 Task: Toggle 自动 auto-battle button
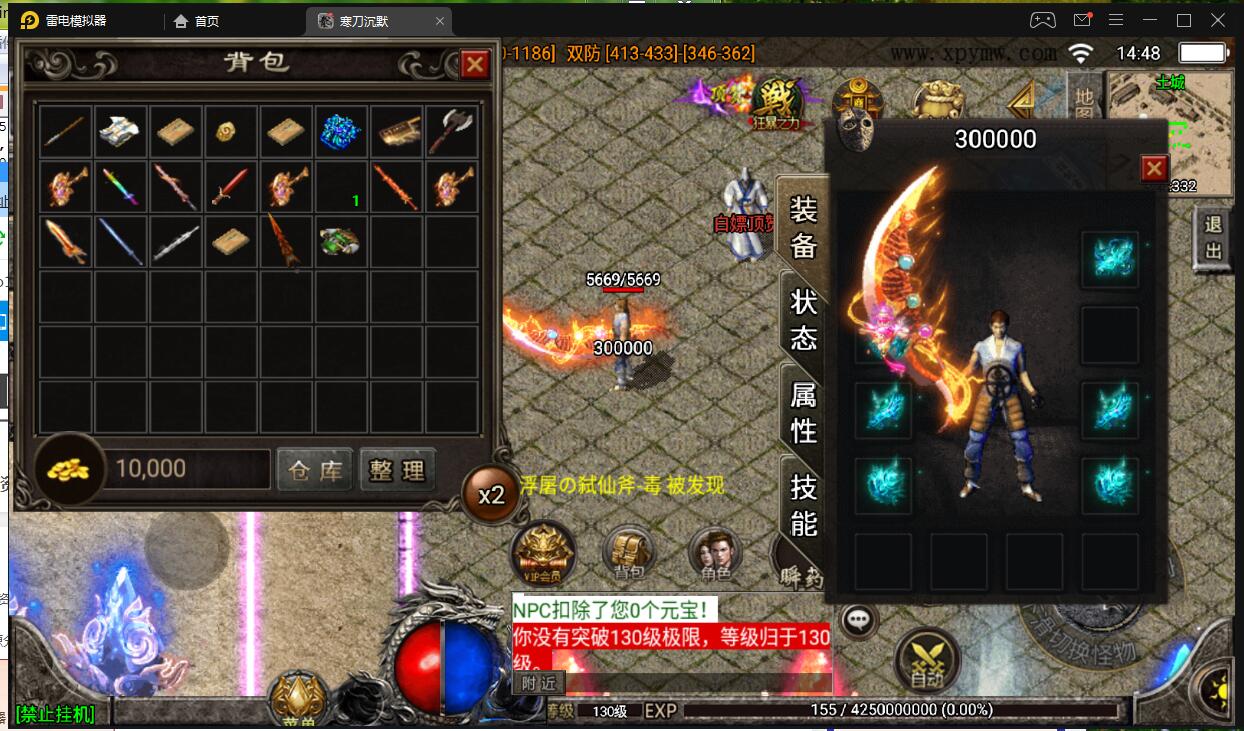pos(927,660)
